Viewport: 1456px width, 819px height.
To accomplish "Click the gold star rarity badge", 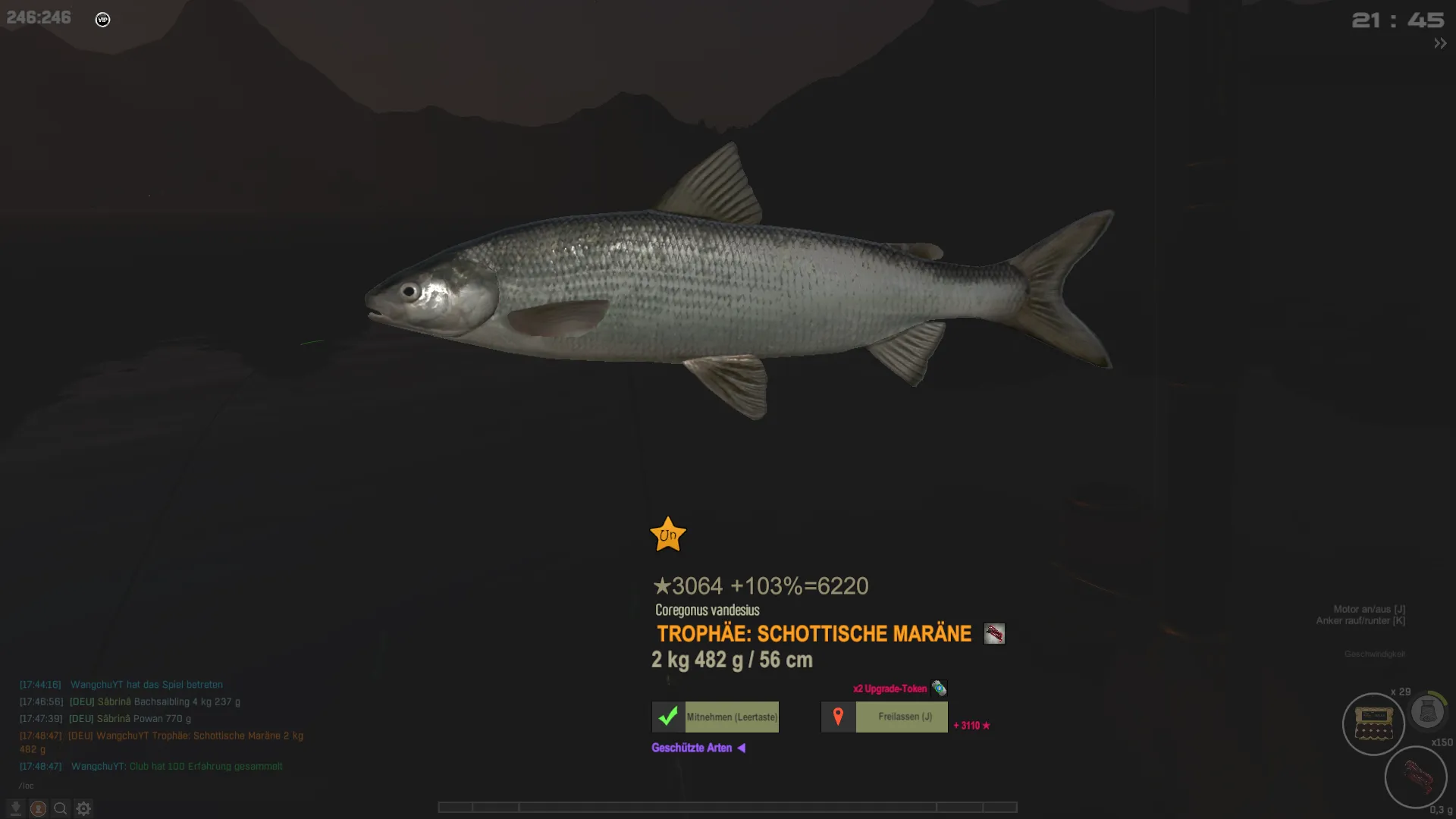I will tap(668, 535).
